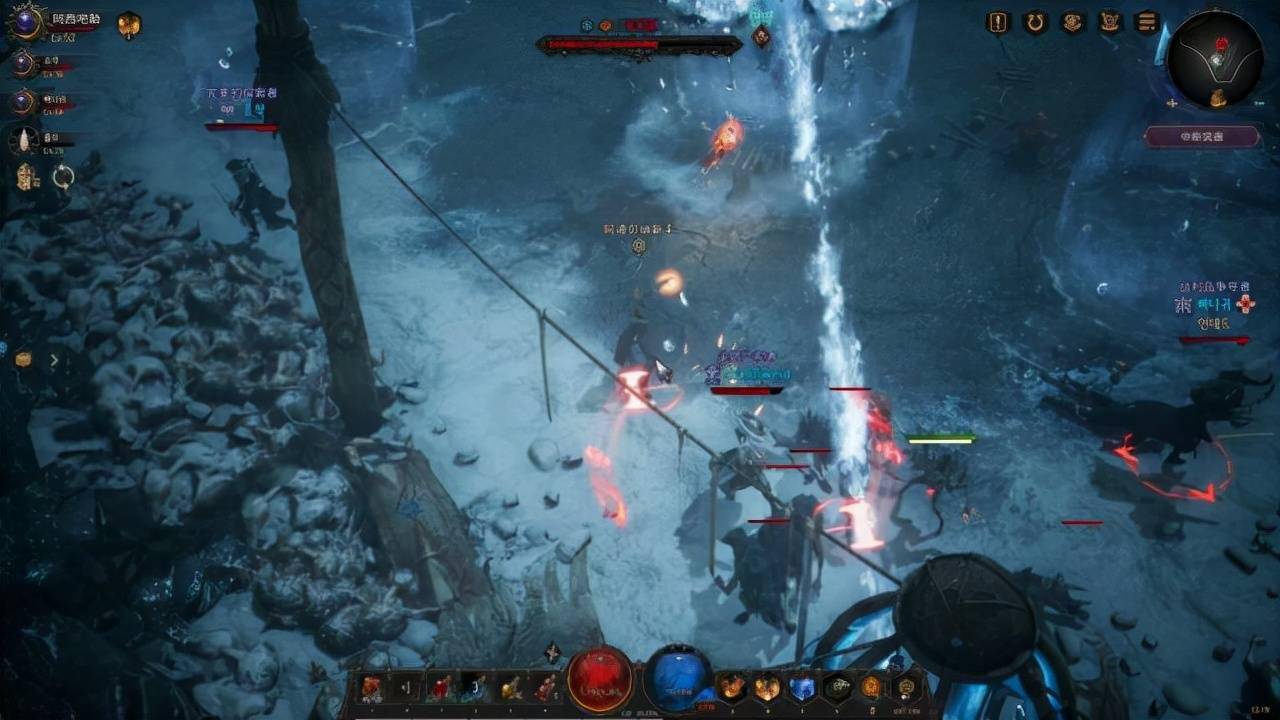
Task: Activate the first fiery skill right of blue orb
Action: coord(732,687)
